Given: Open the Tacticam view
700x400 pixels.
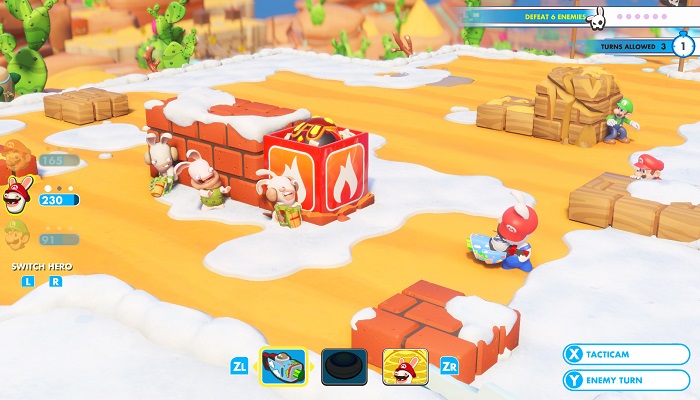Looking at the screenshot, I should (625, 354).
